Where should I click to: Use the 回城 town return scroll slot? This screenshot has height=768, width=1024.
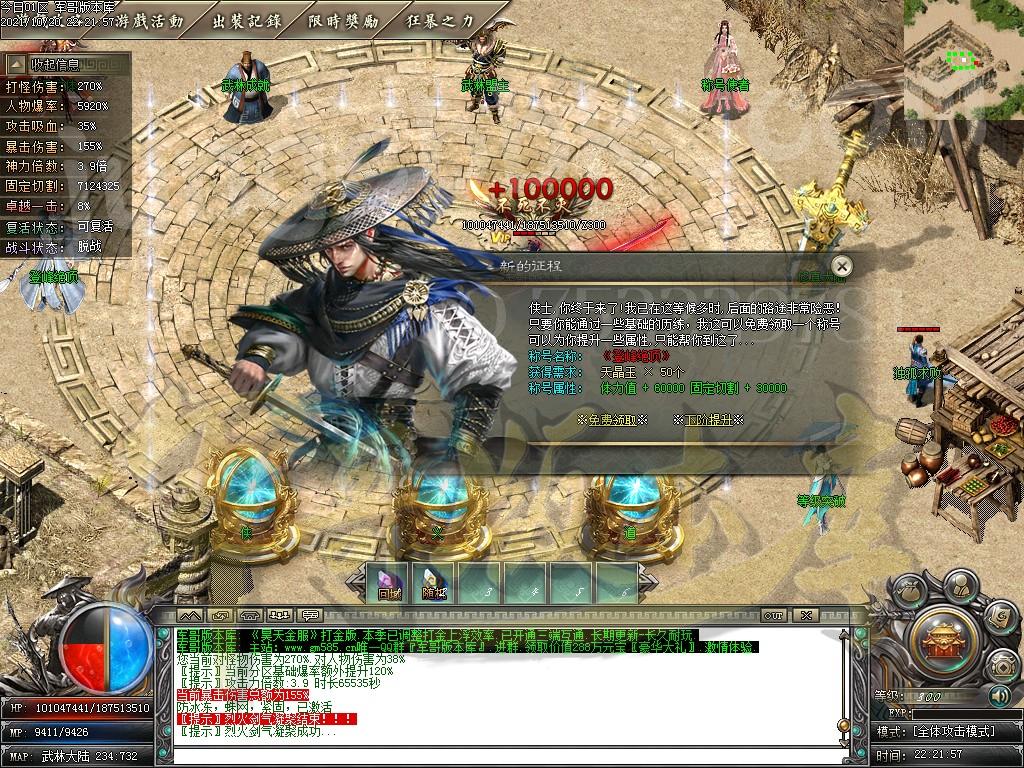click(x=389, y=583)
